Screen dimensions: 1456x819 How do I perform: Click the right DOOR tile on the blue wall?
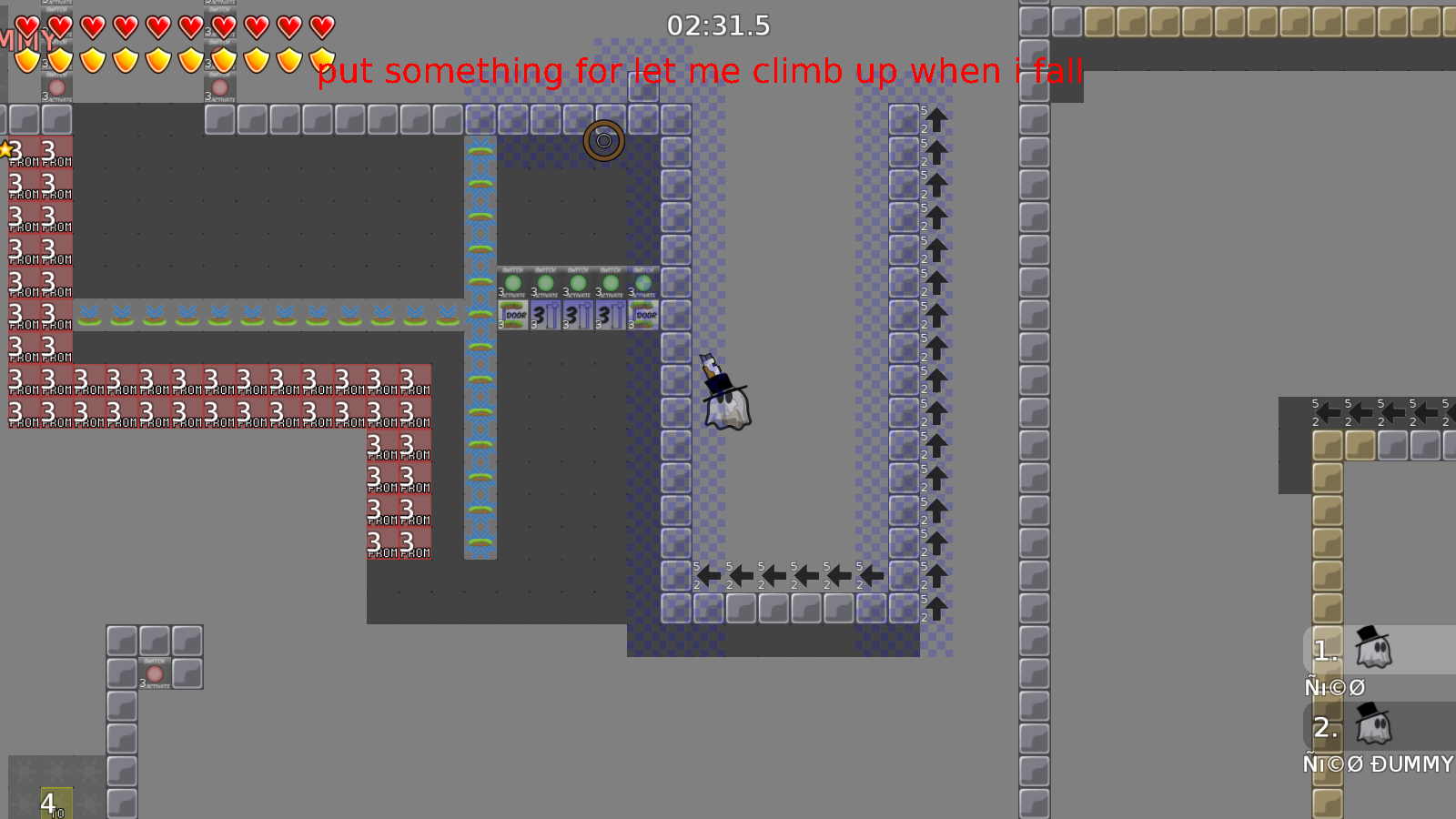(643, 317)
